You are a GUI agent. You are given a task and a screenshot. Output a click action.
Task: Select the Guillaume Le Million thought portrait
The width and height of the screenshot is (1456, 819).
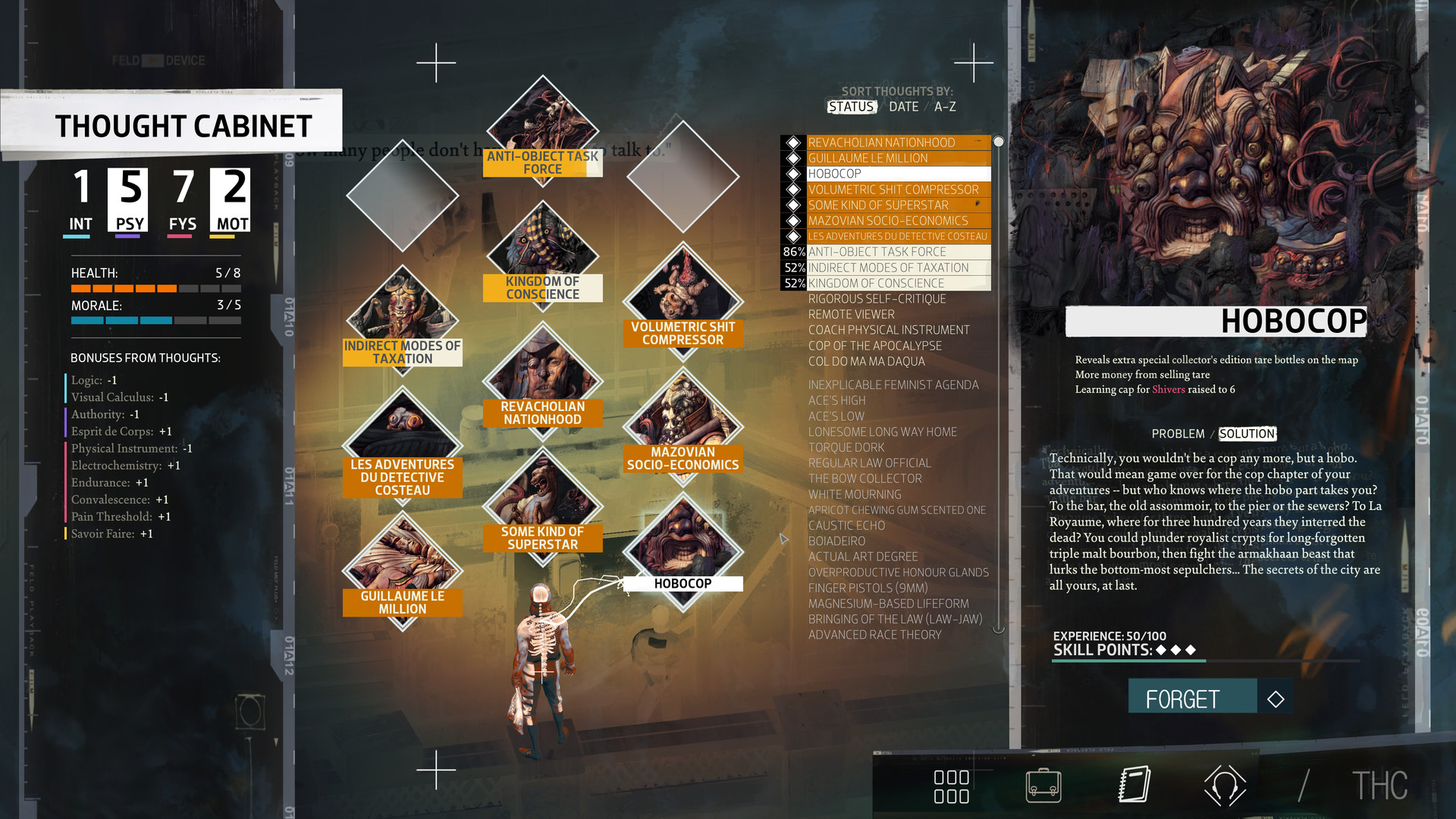click(402, 565)
